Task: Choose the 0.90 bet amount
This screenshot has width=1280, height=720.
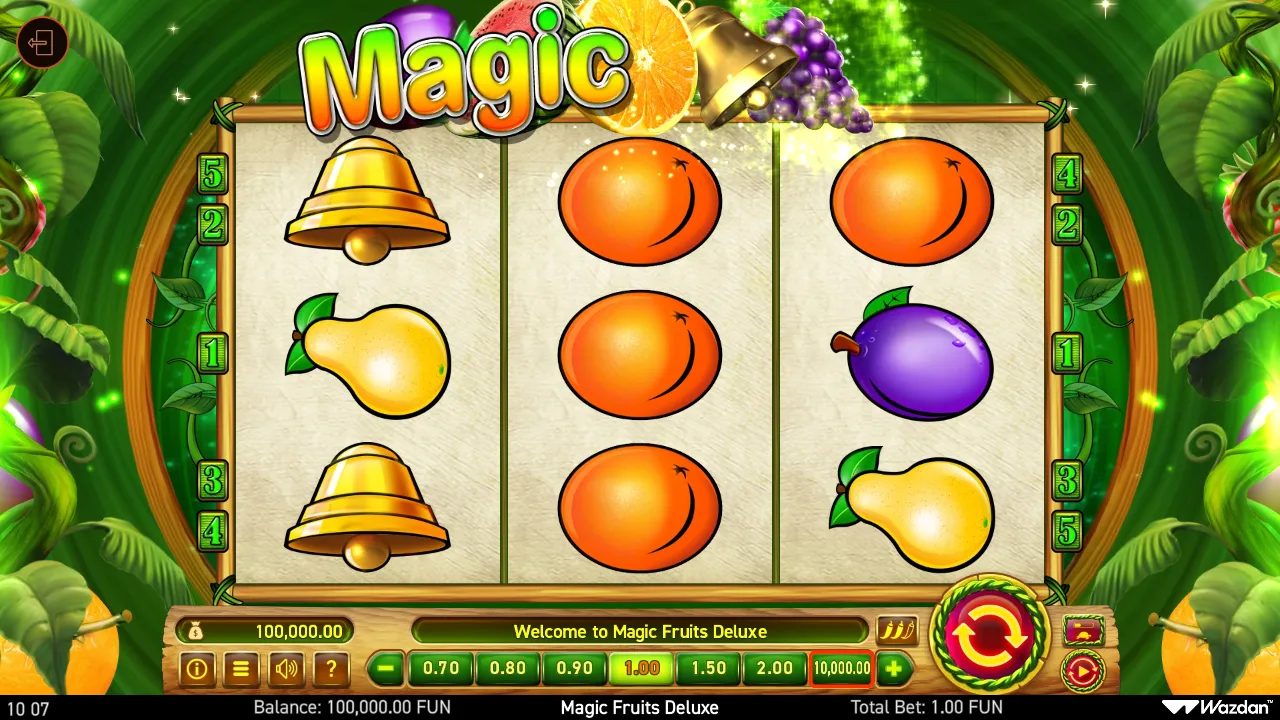Action: click(x=574, y=669)
